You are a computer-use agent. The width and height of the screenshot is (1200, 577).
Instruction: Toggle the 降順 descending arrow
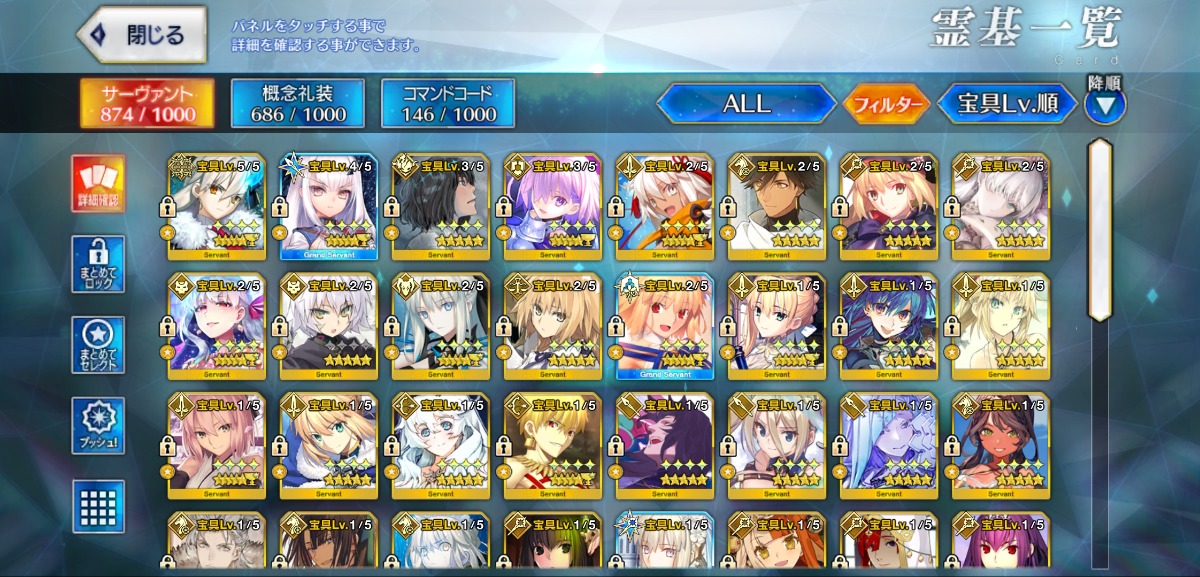tap(1105, 102)
